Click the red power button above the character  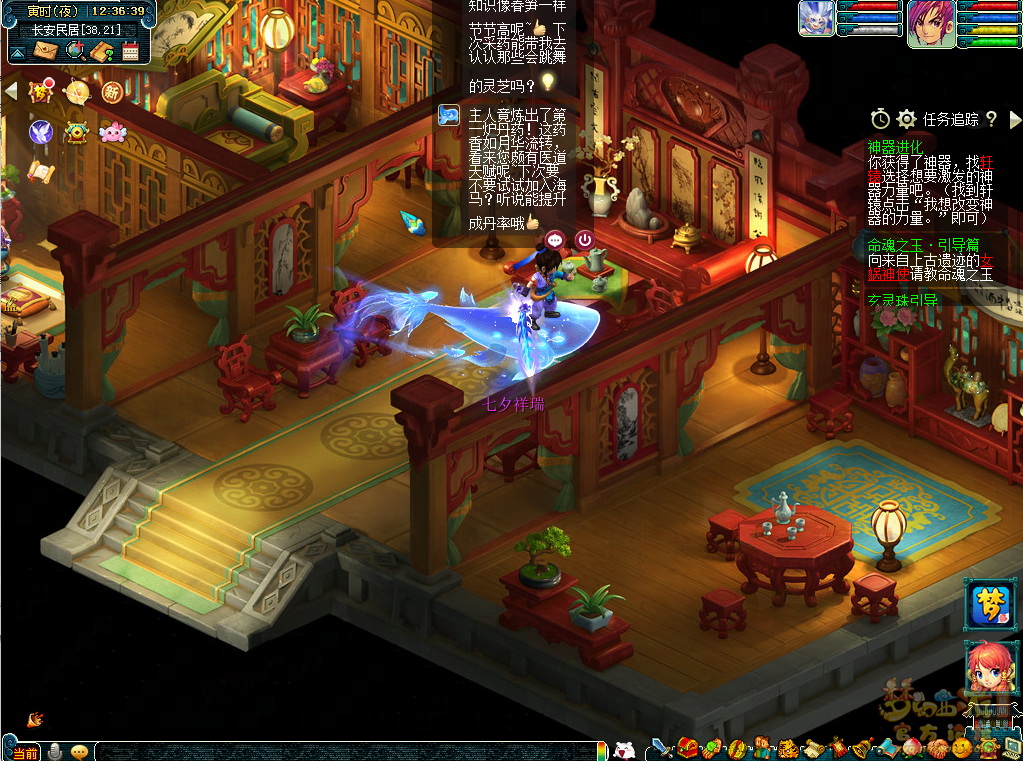pyautogui.click(x=584, y=240)
